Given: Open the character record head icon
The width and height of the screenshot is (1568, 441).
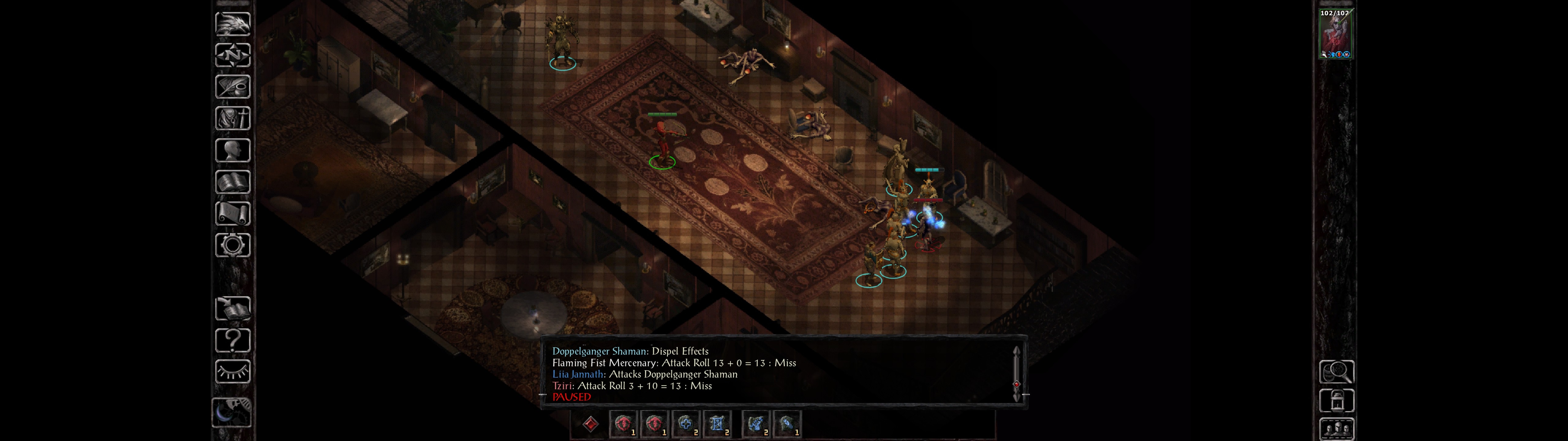Looking at the screenshot, I should pos(232,150).
